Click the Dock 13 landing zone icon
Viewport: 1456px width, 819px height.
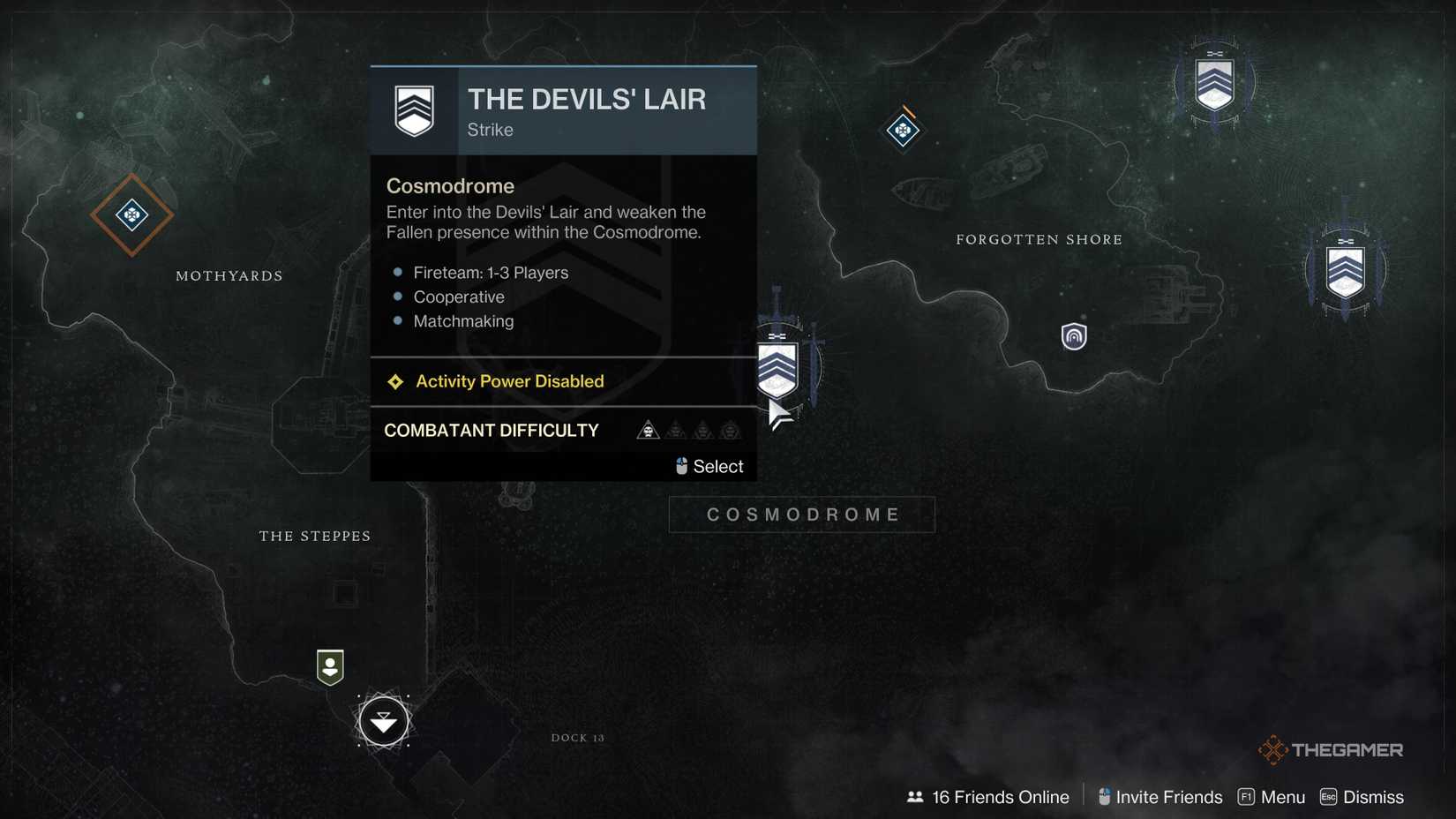[x=383, y=721]
